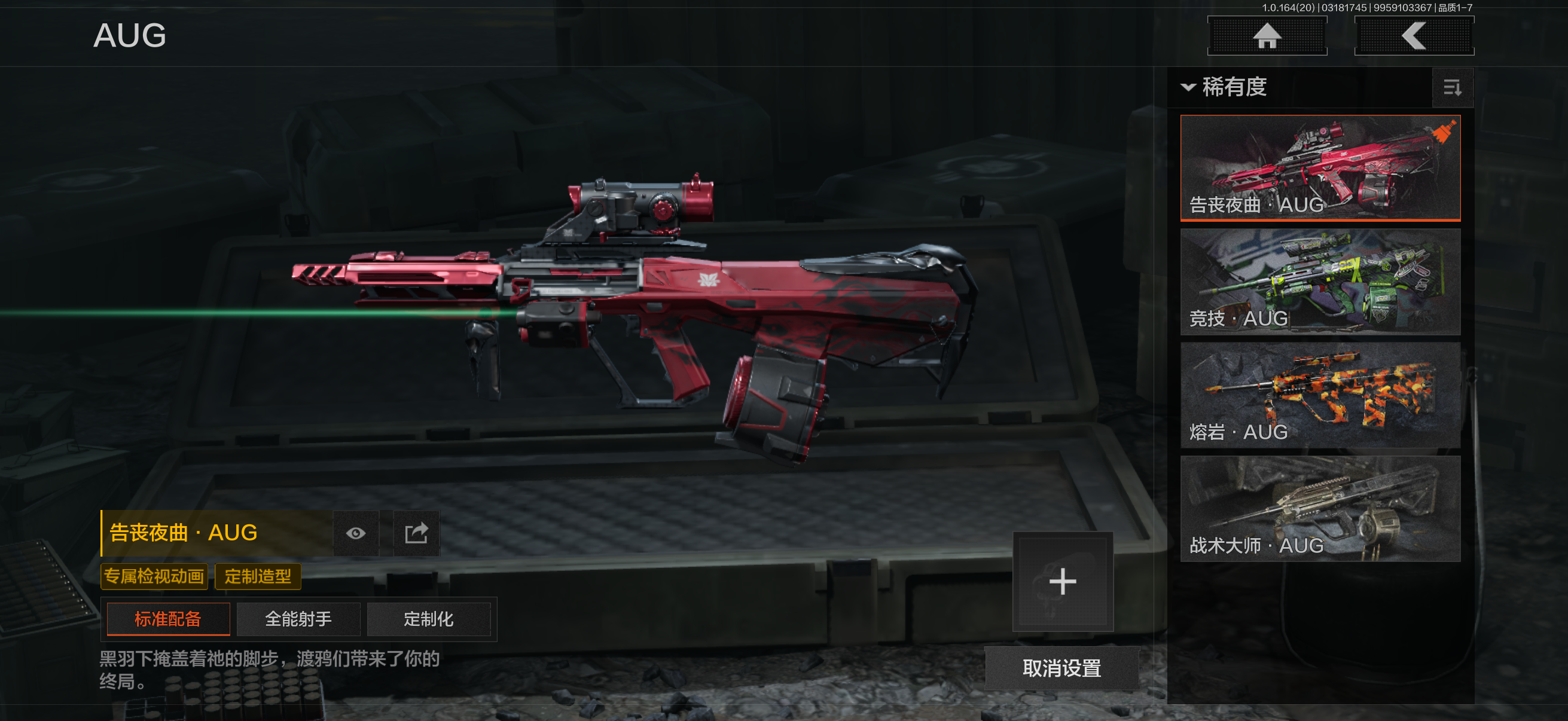Switch to the 全能射手 tab
The image size is (1568, 721).
click(298, 619)
